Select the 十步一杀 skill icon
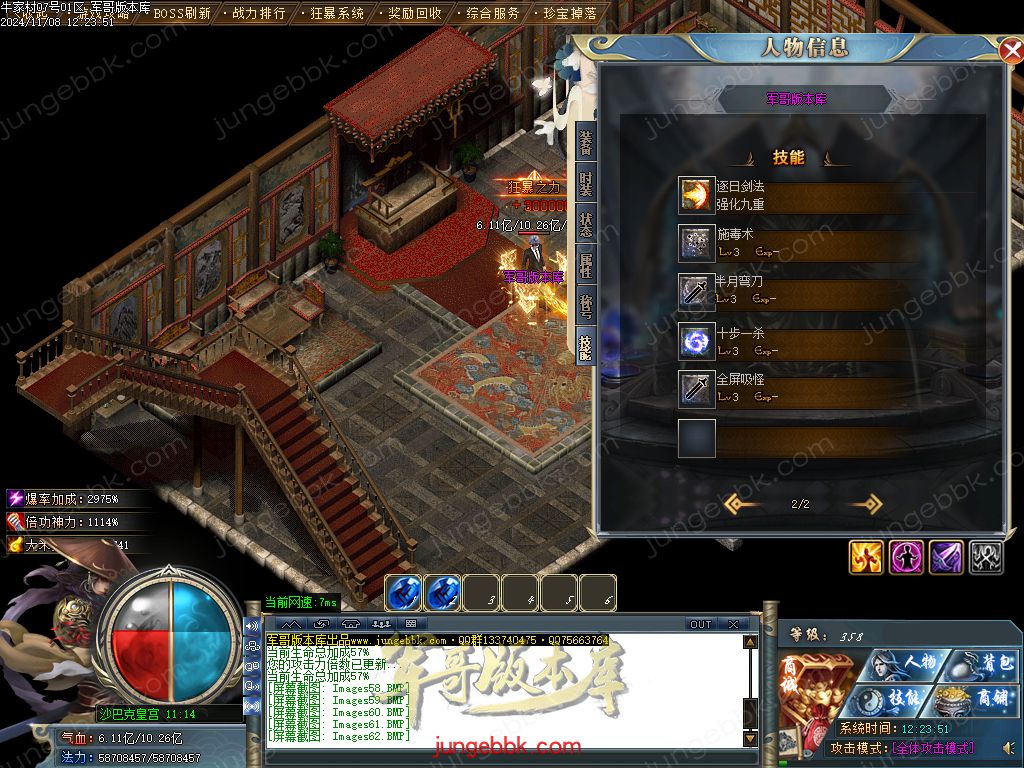 point(696,341)
